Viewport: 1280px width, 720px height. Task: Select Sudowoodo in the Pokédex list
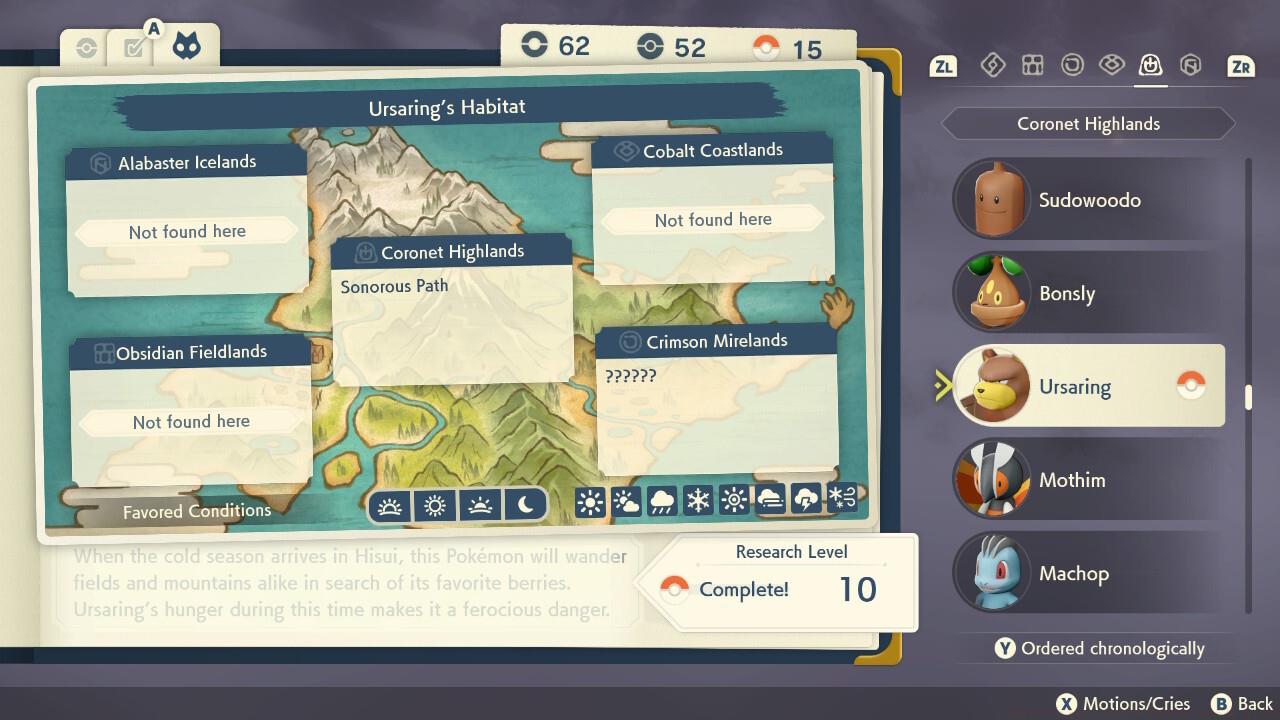[1088, 200]
